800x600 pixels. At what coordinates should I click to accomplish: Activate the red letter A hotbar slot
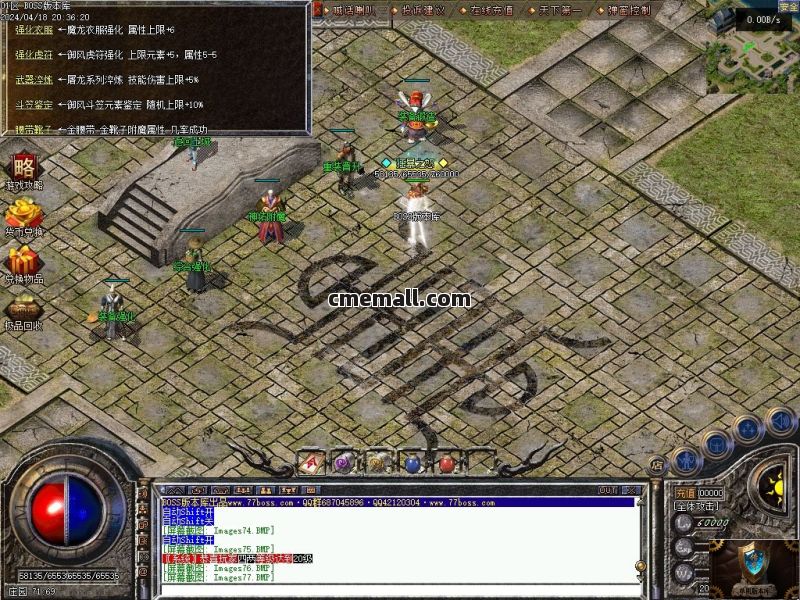(x=311, y=462)
